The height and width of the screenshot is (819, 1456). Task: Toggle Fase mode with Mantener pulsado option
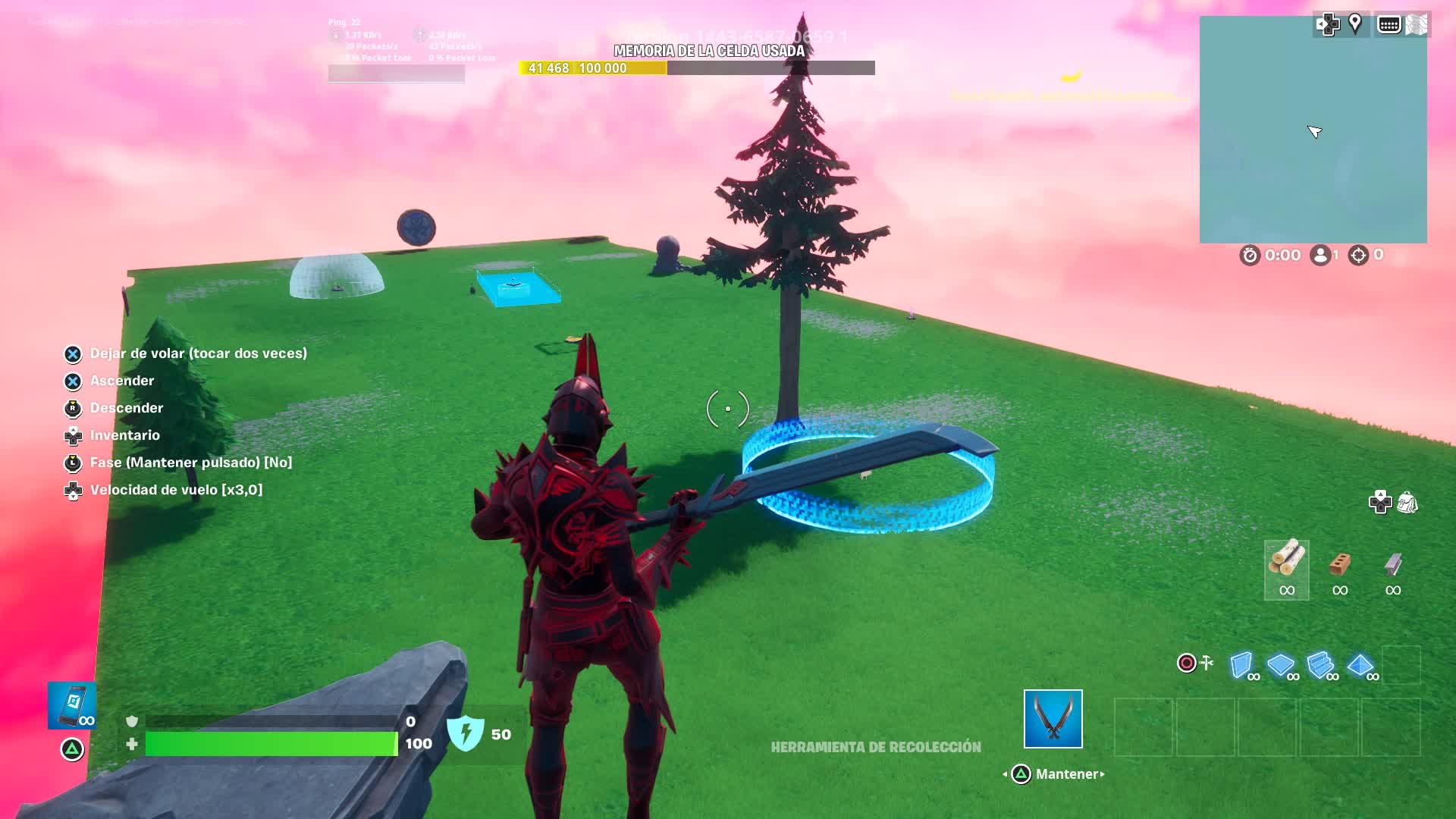191,463
